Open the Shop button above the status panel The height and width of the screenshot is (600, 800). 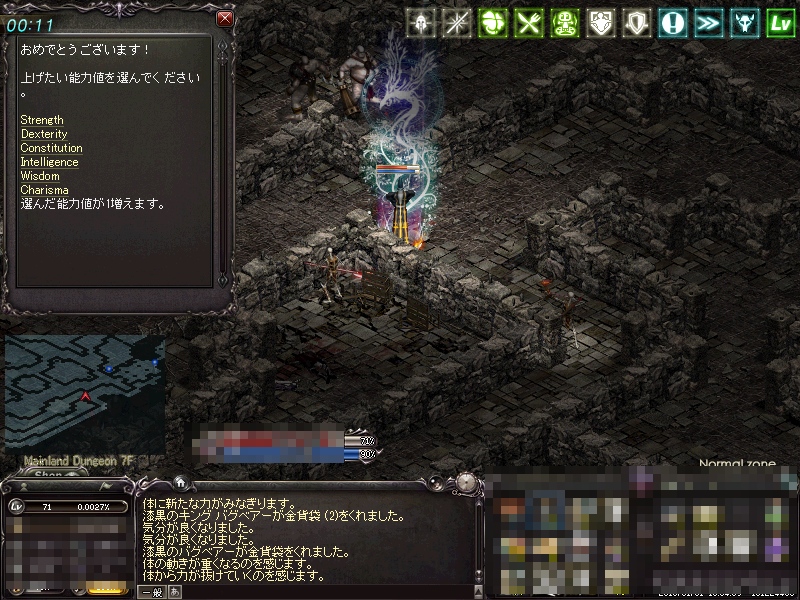(48, 474)
